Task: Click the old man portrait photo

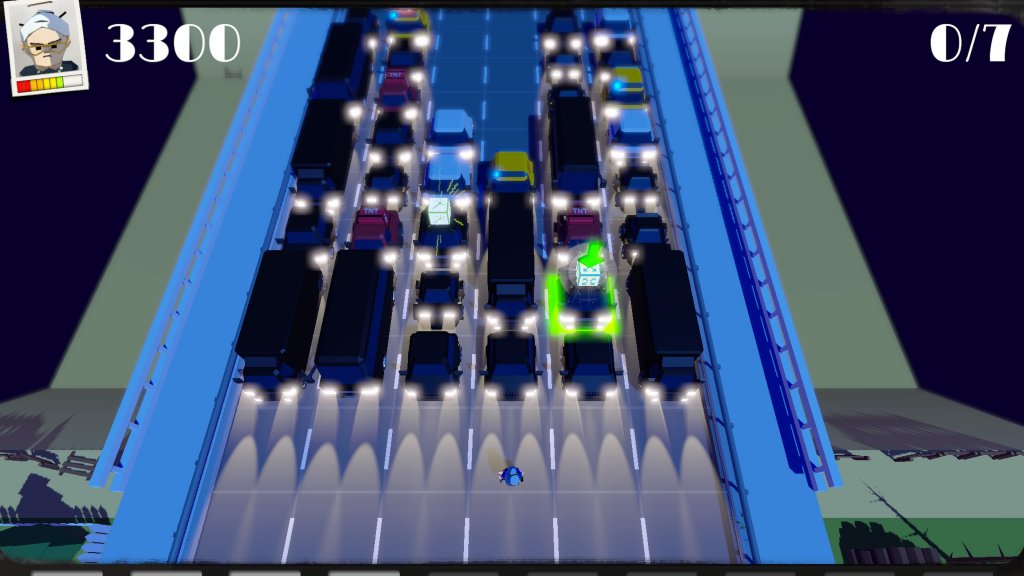Action: (48, 49)
